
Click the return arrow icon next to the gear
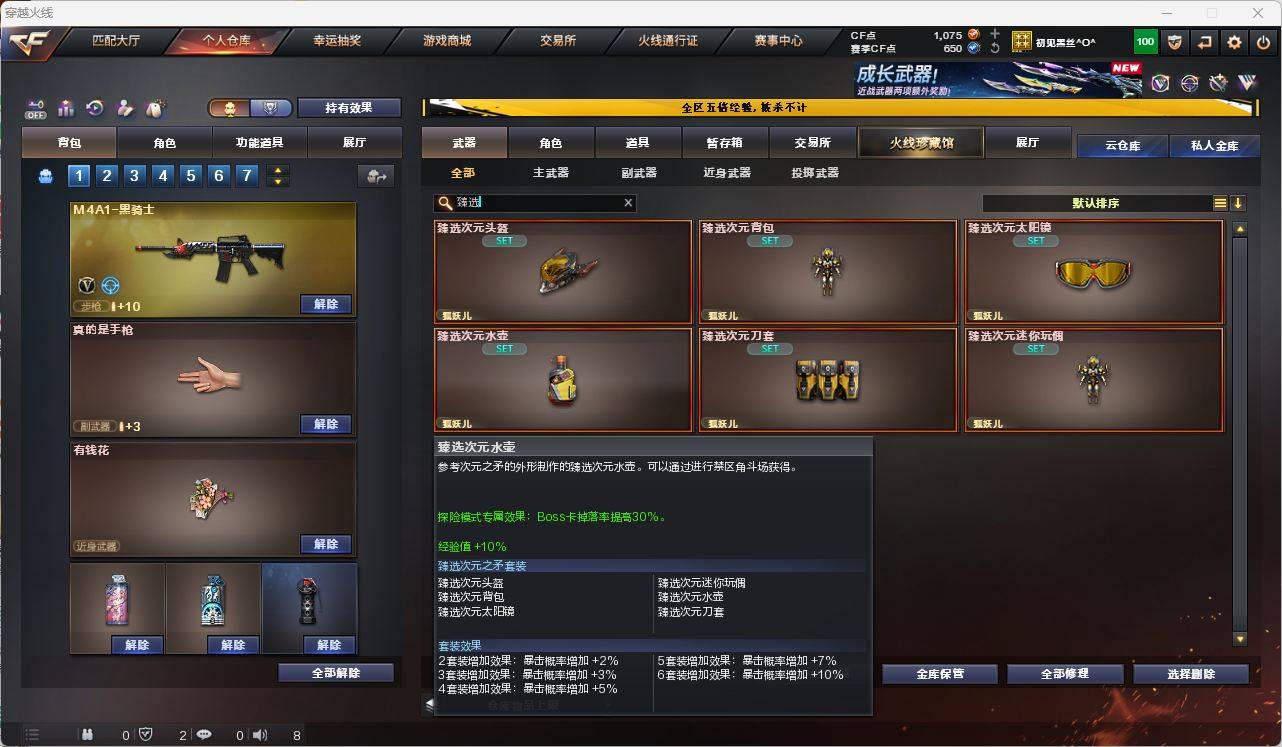(x=1204, y=41)
